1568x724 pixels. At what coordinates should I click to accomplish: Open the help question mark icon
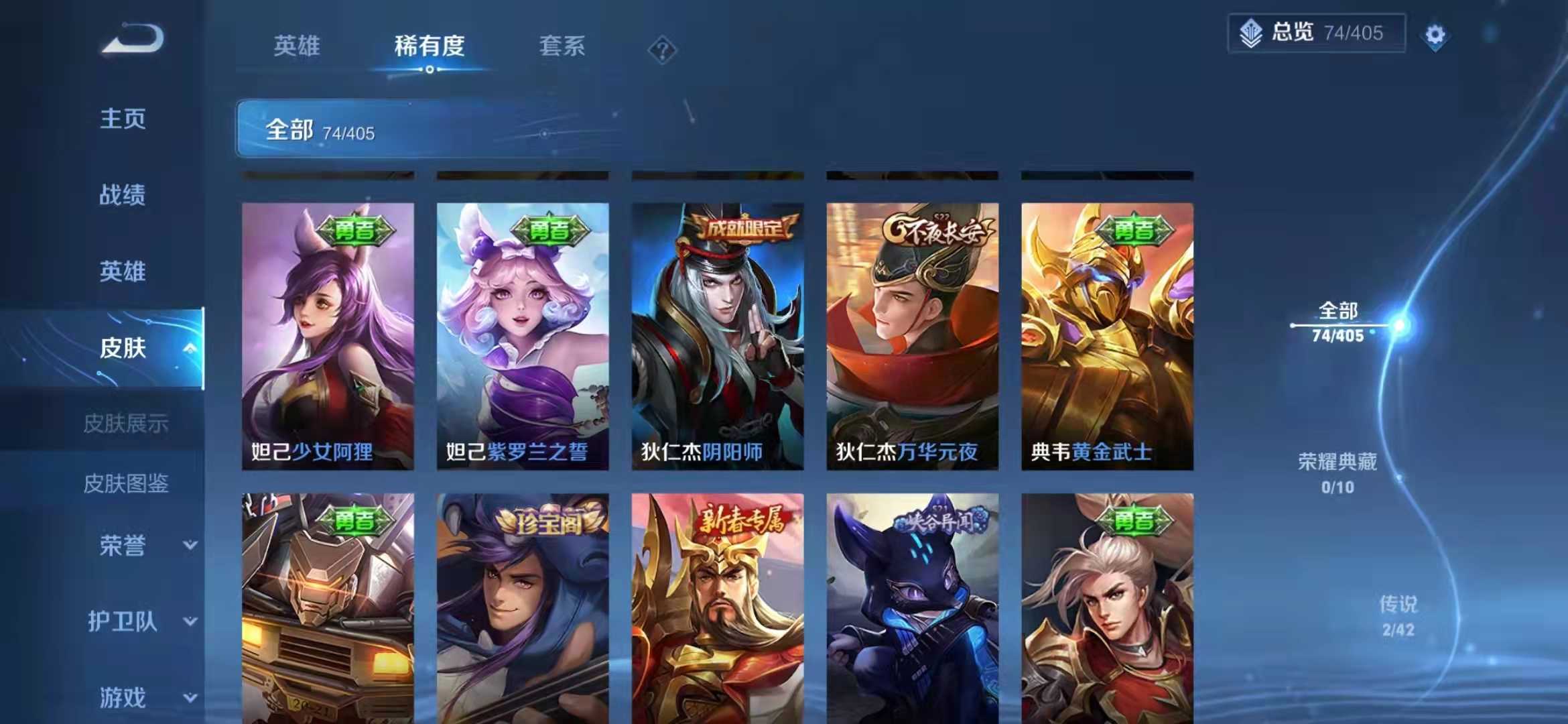tap(662, 49)
